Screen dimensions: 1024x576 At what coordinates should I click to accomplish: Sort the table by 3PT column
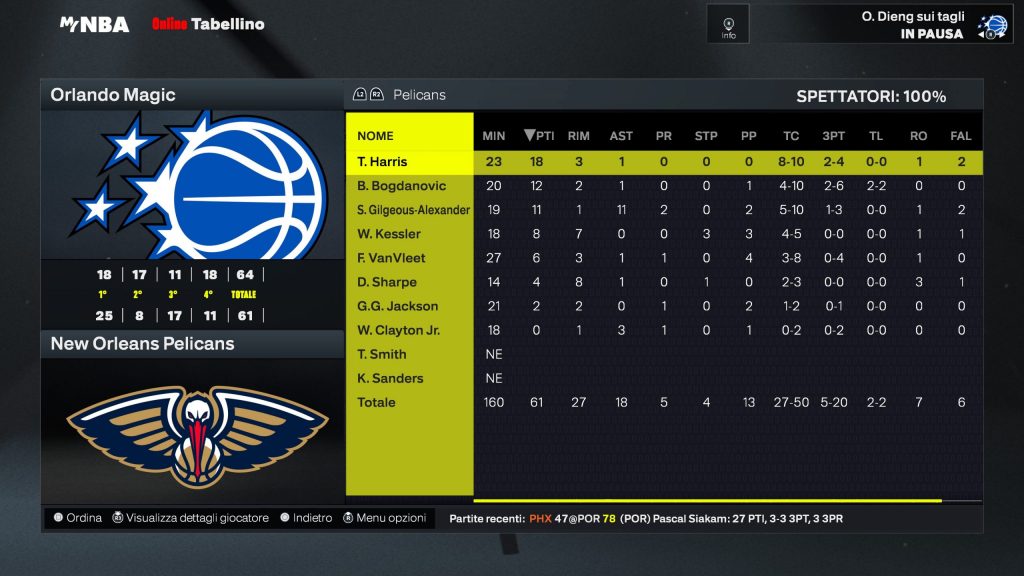coord(833,136)
